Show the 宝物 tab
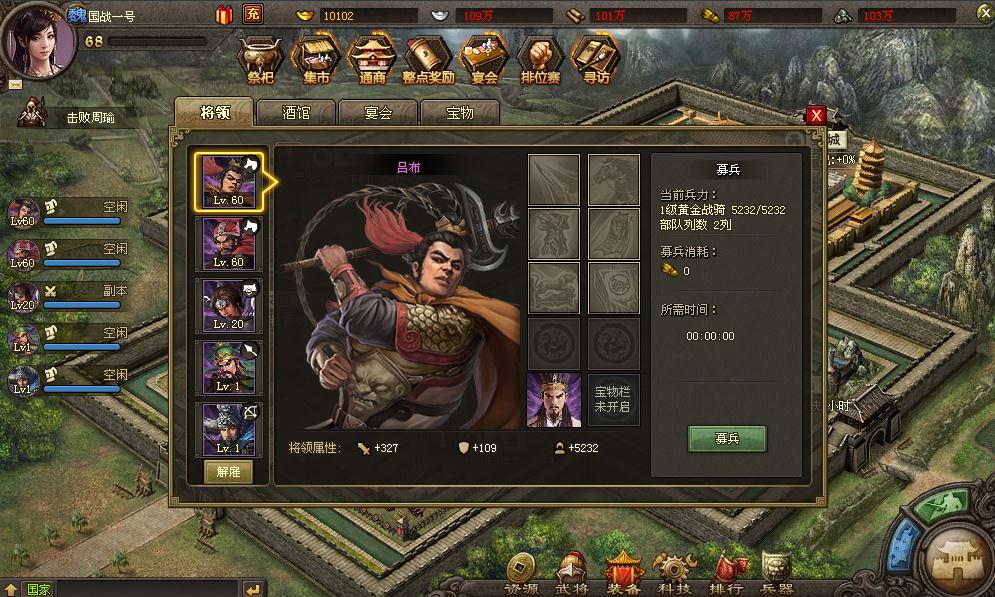 [x=460, y=113]
